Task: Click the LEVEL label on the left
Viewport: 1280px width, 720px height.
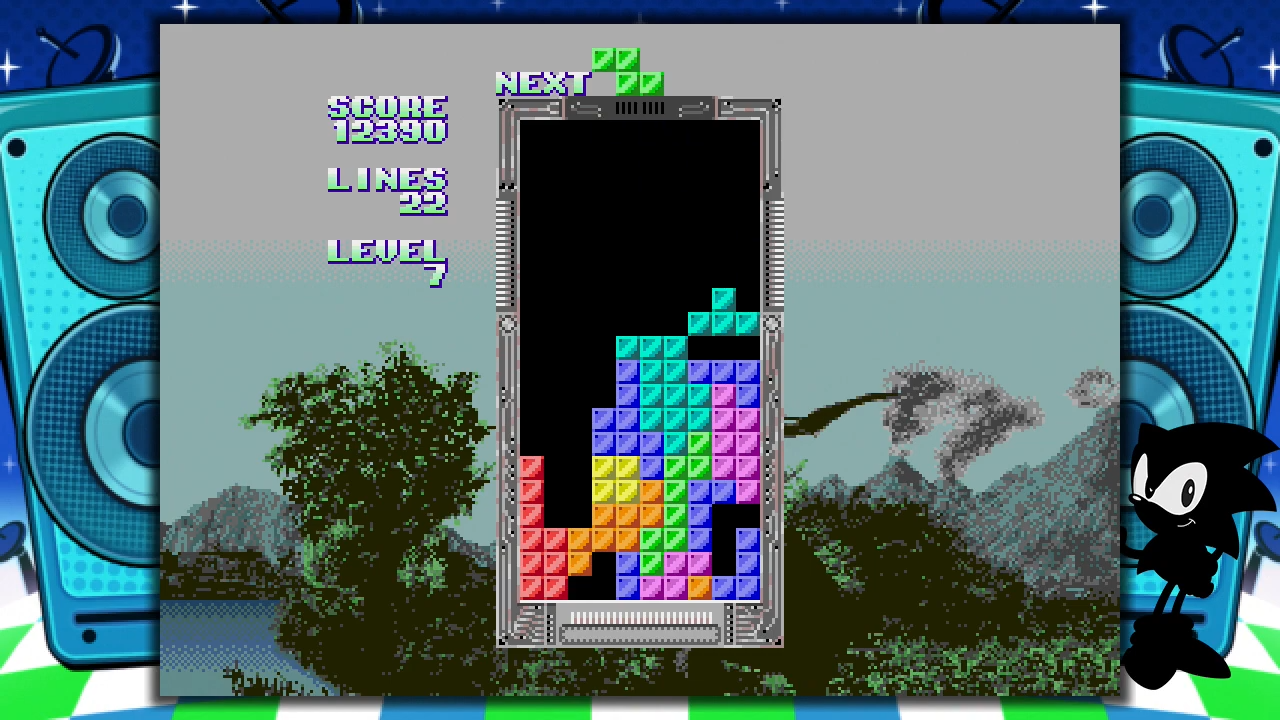Action: (x=385, y=250)
